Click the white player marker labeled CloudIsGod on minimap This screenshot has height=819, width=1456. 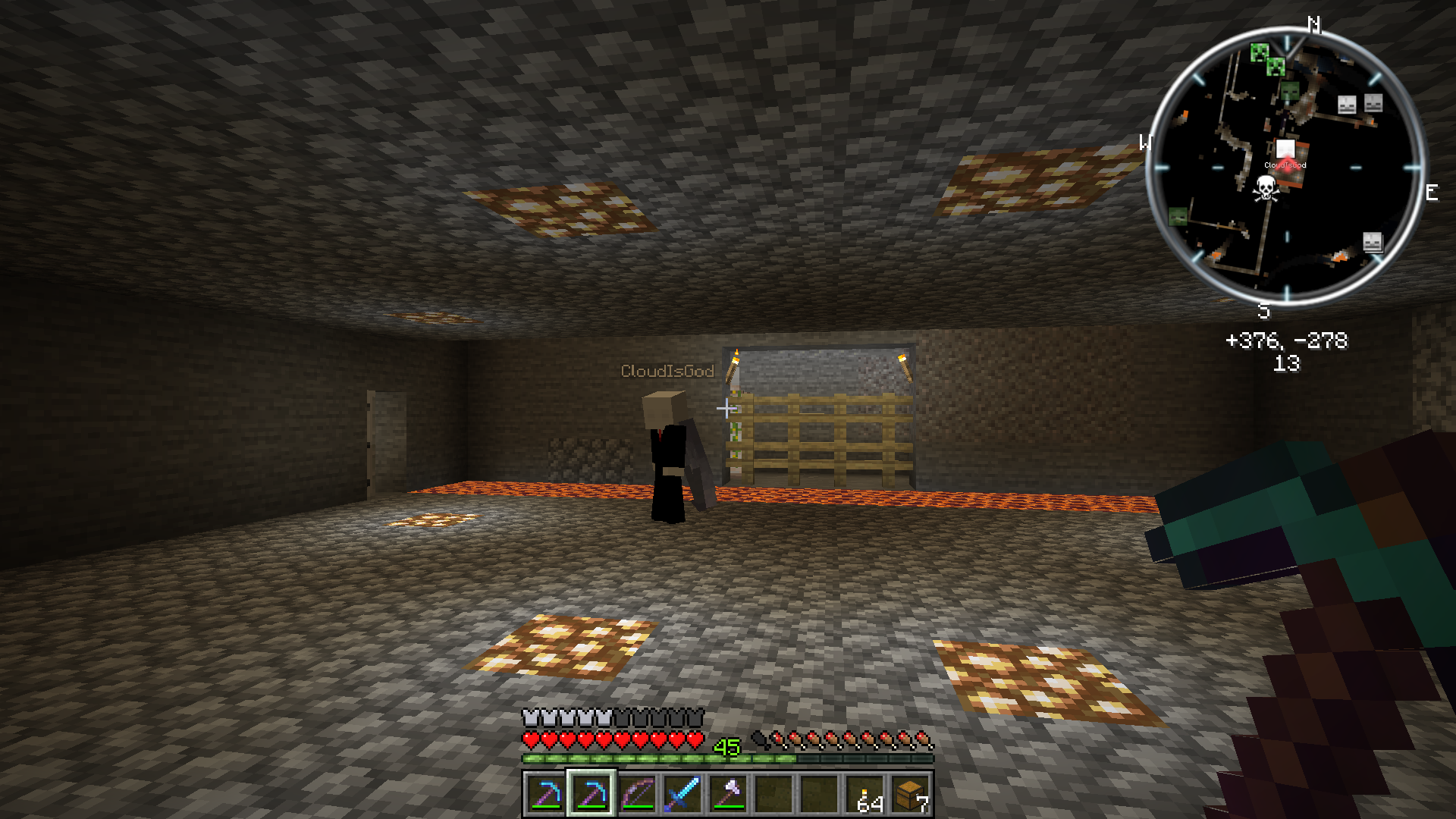coord(1285,149)
